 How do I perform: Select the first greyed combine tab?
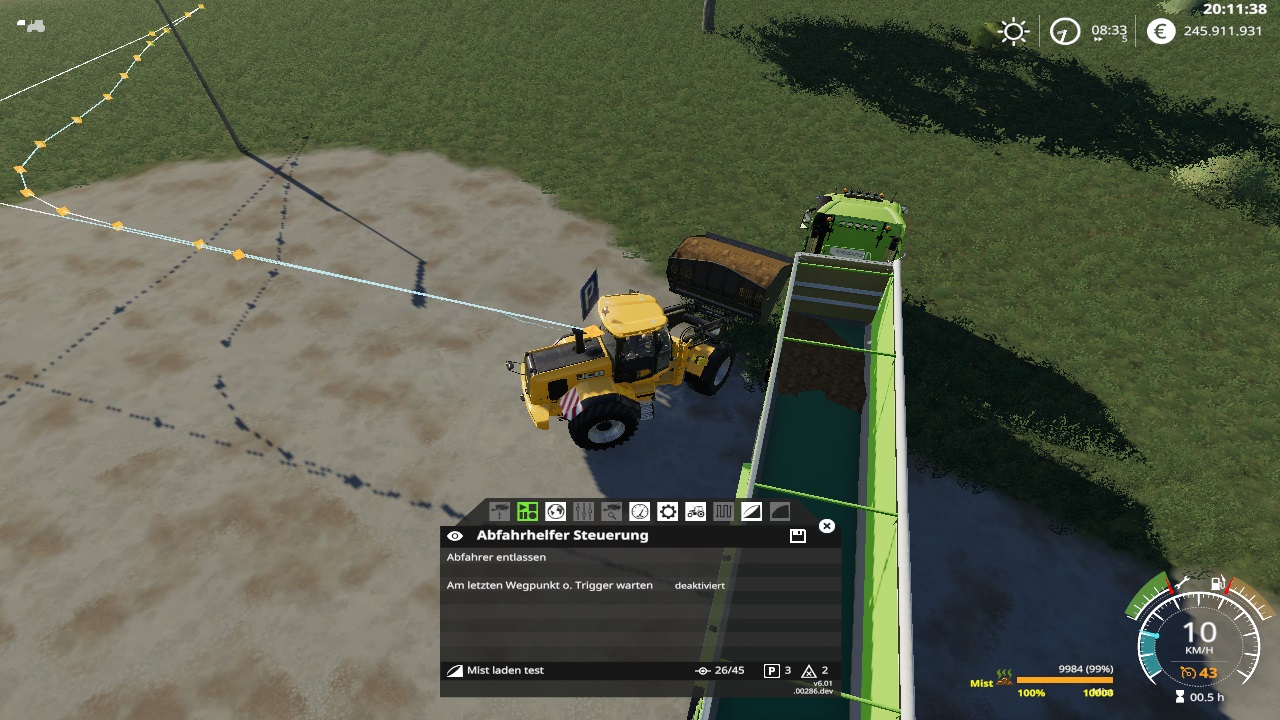click(x=499, y=512)
